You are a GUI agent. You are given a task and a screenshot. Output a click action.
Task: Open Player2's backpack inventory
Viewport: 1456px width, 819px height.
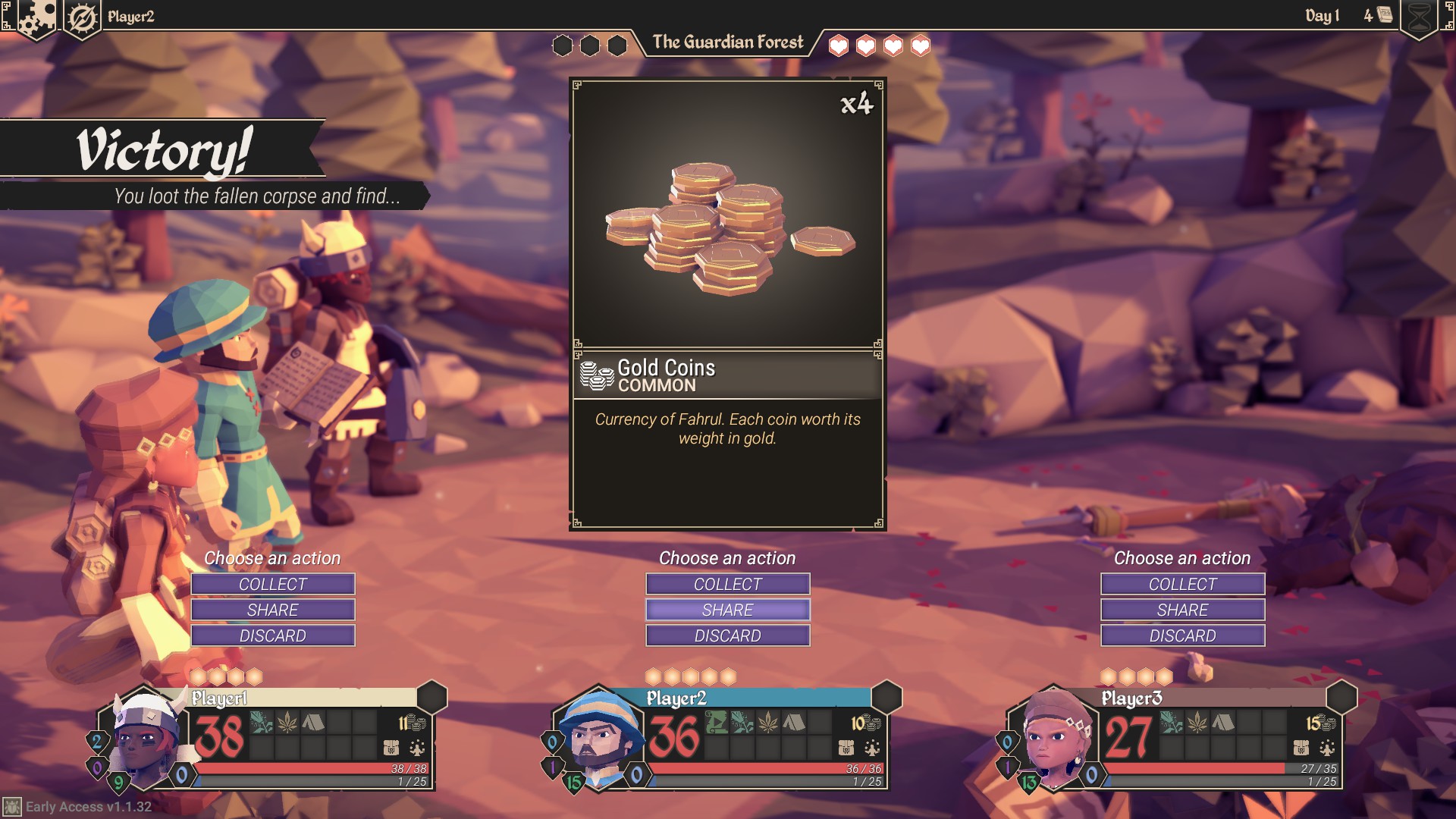pos(846,748)
